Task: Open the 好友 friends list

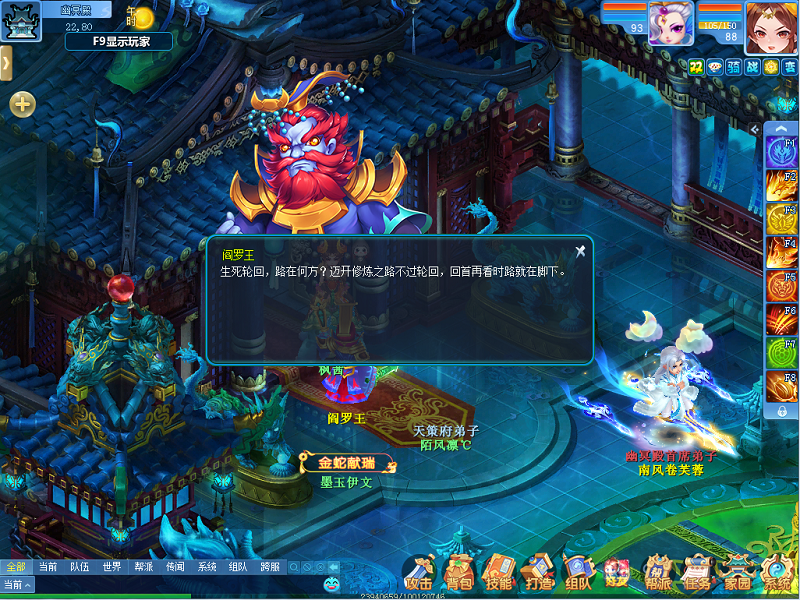Action: point(616,573)
